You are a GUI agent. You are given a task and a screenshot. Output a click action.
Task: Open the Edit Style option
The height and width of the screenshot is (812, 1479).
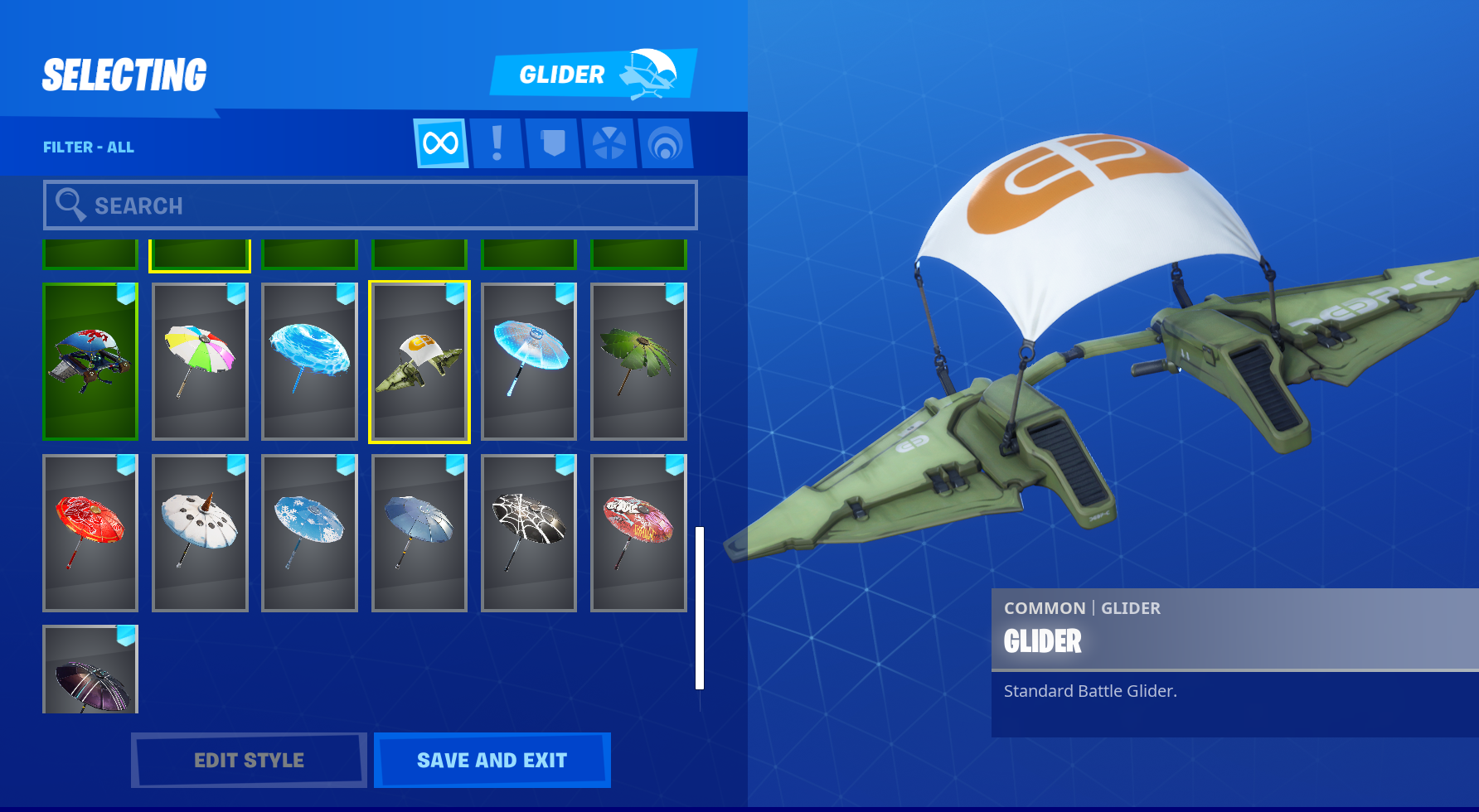coord(249,760)
